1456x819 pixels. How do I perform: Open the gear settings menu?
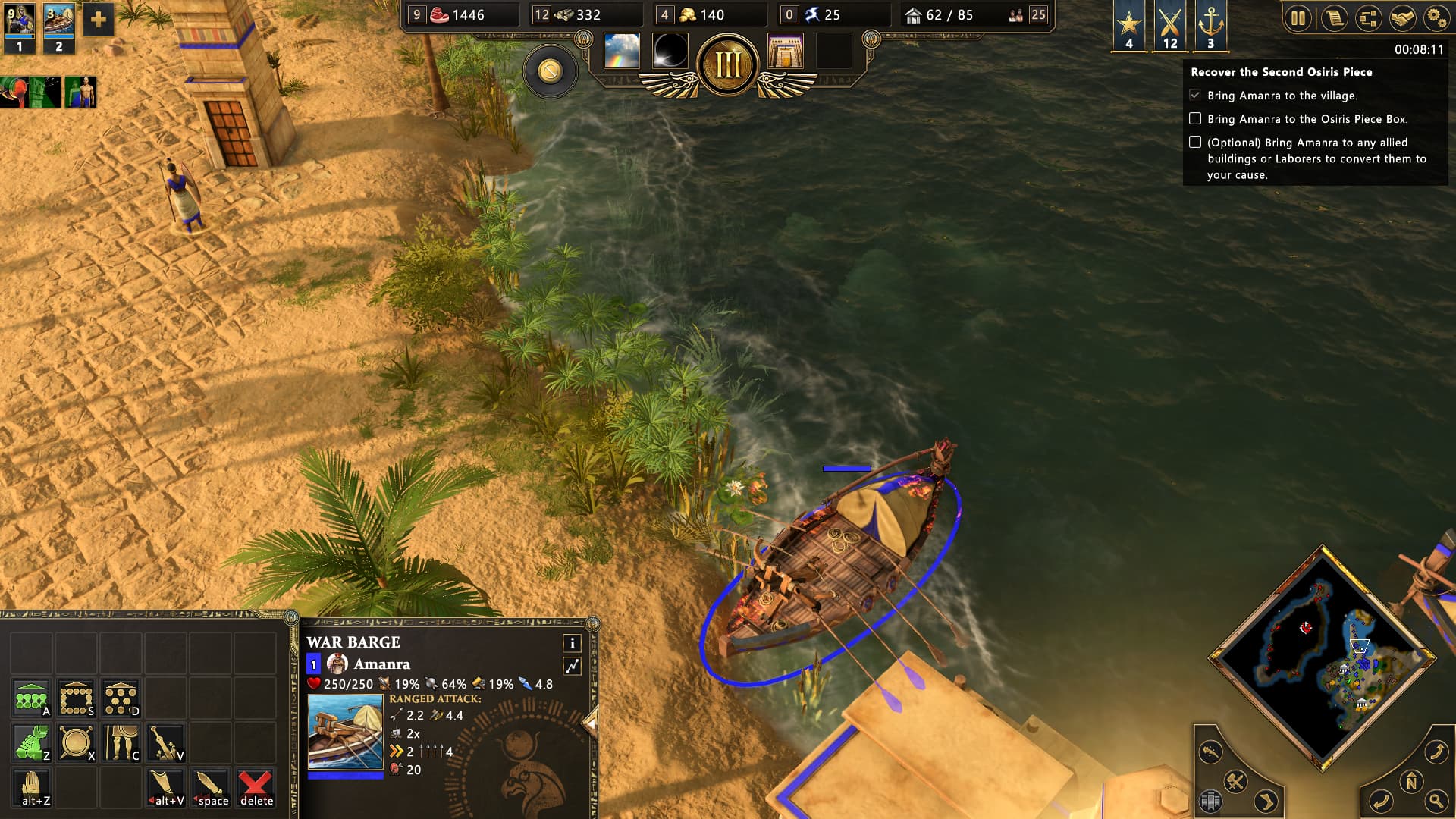[x=1436, y=18]
